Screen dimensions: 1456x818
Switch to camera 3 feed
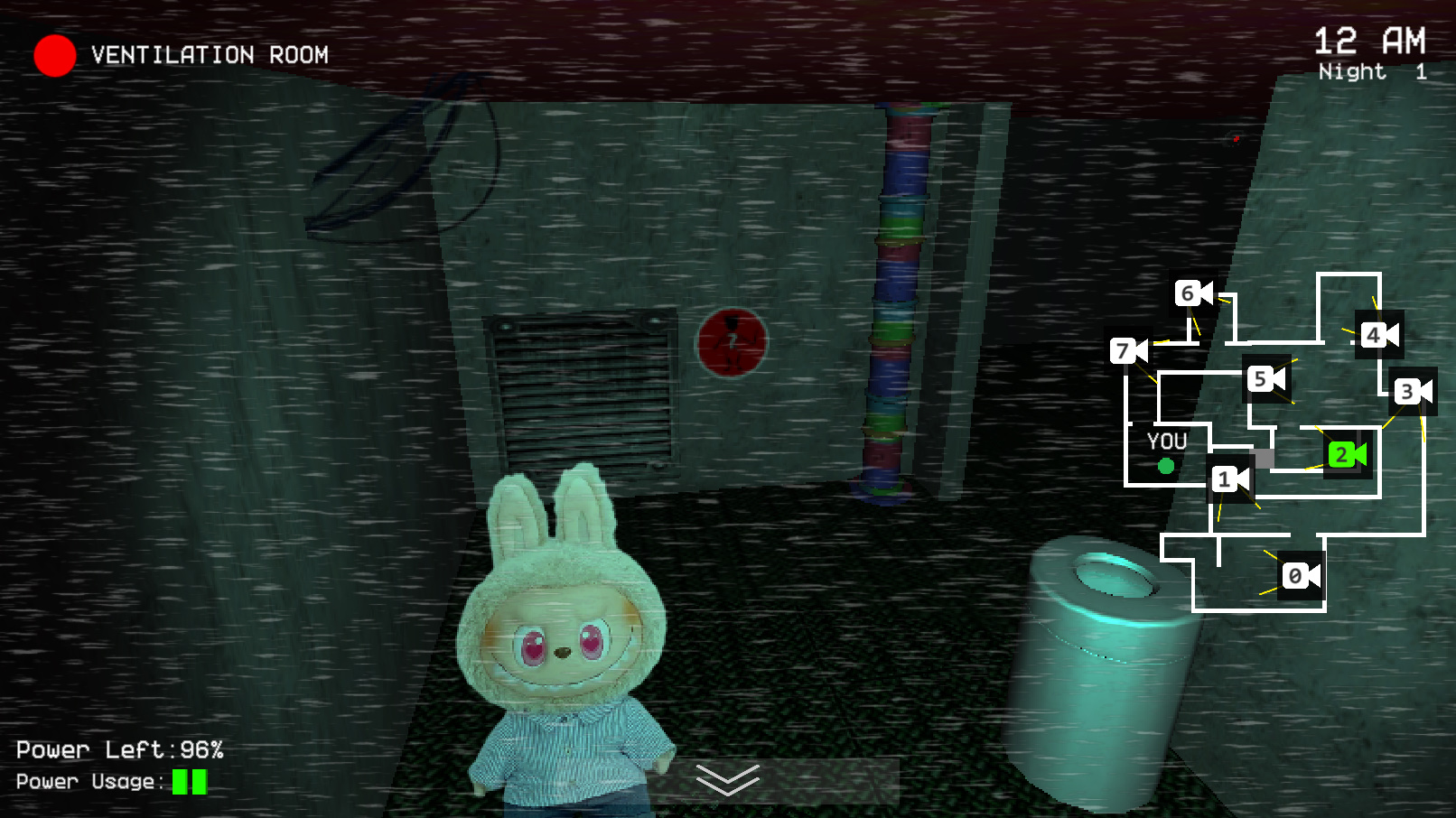pos(1413,392)
